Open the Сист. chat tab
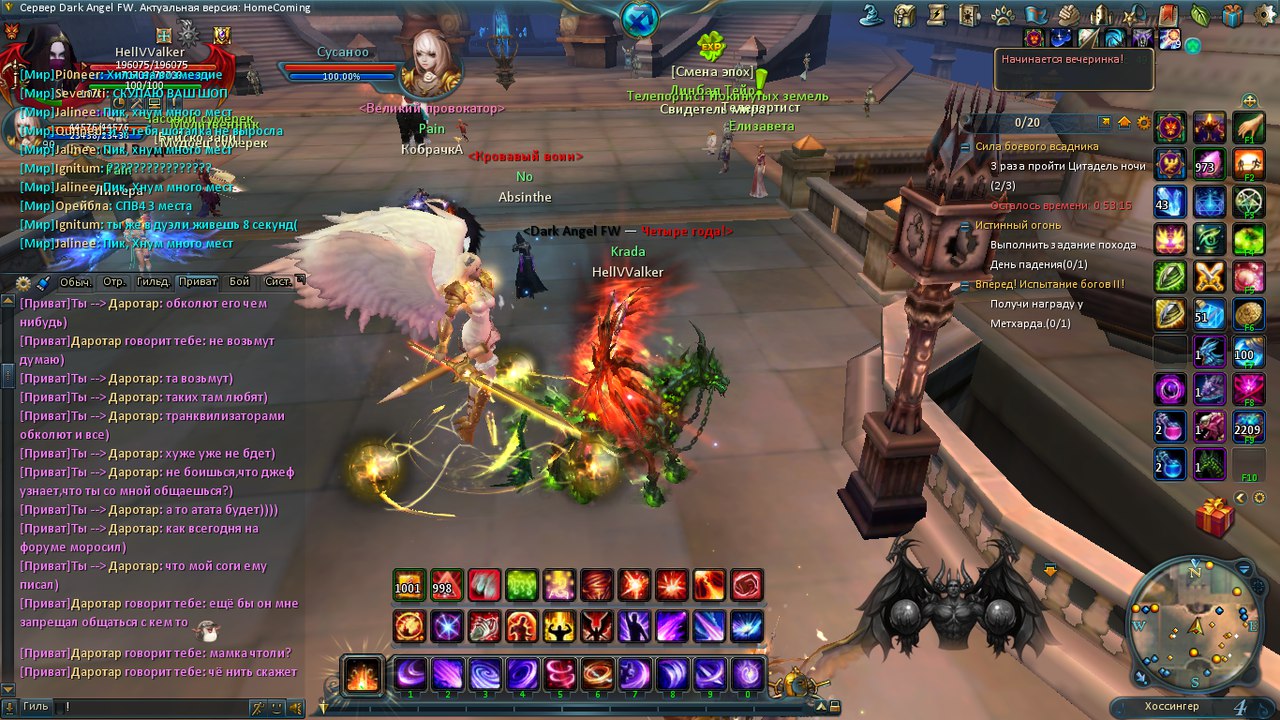This screenshot has width=1280, height=720. [x=279, y=282]
